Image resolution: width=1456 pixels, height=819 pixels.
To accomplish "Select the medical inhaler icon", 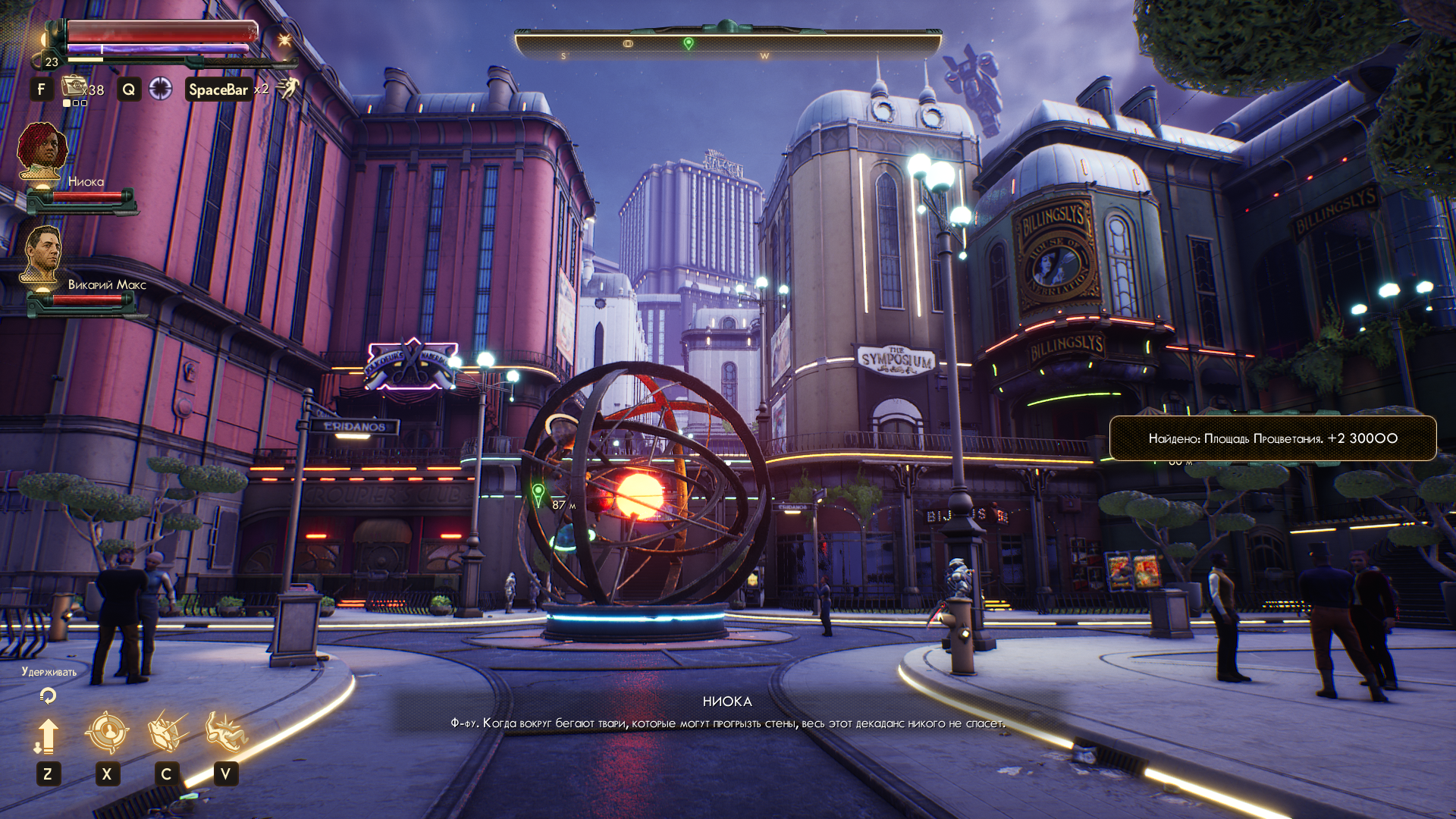I will [74, 86].
